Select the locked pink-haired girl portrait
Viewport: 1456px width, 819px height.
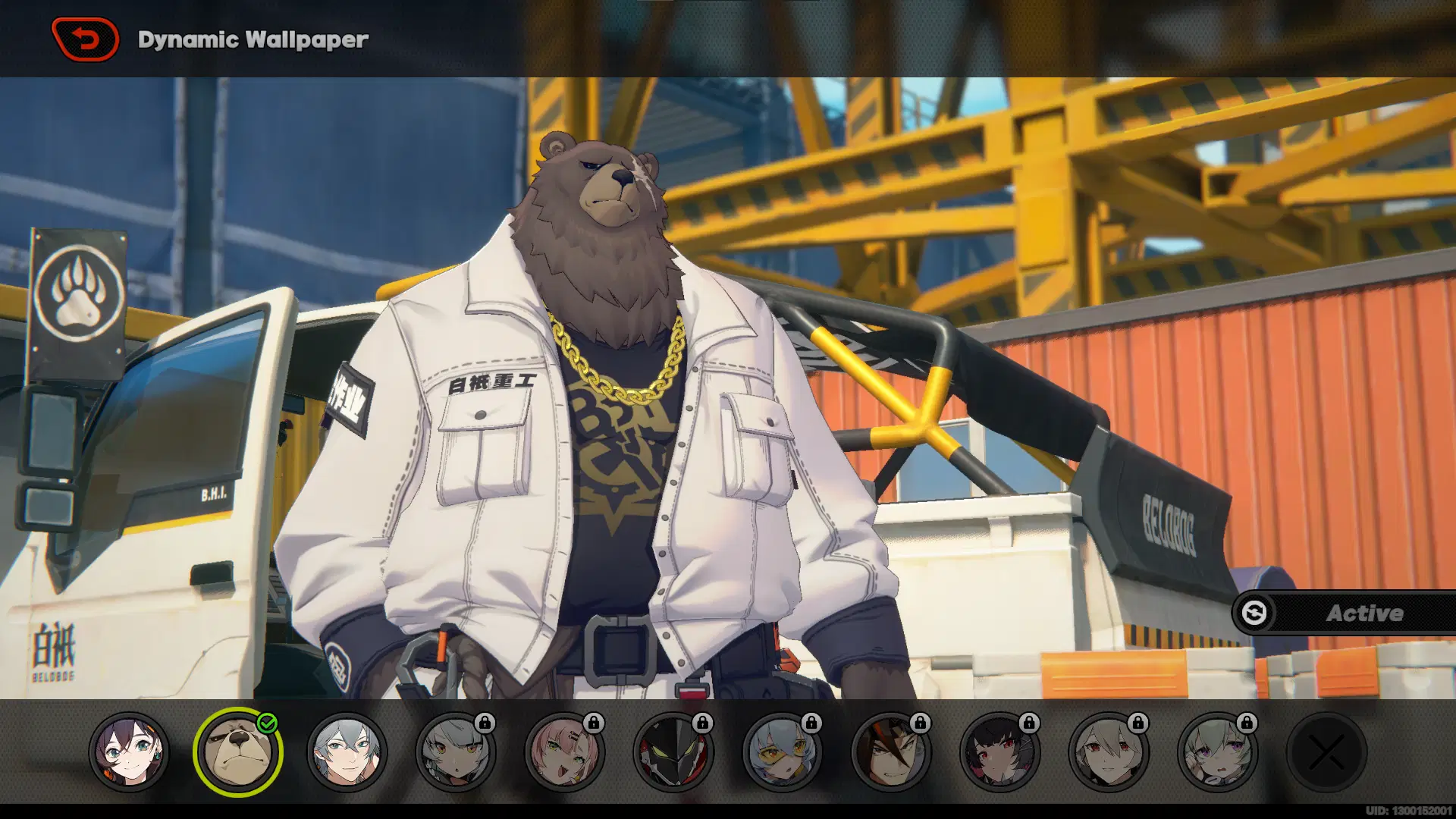click(564, 752)
